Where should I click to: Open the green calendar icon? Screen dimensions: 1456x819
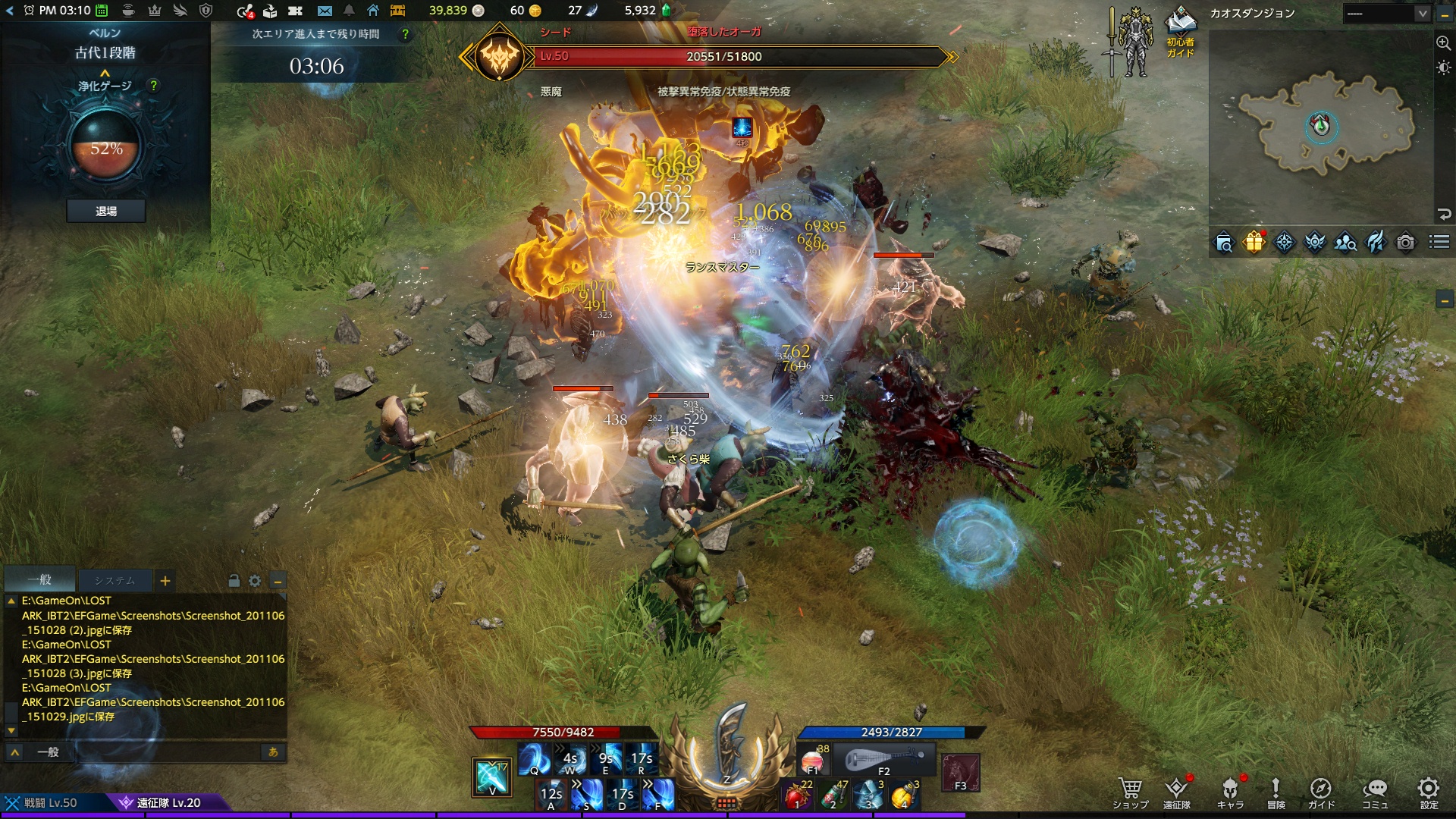click(102, 11)
